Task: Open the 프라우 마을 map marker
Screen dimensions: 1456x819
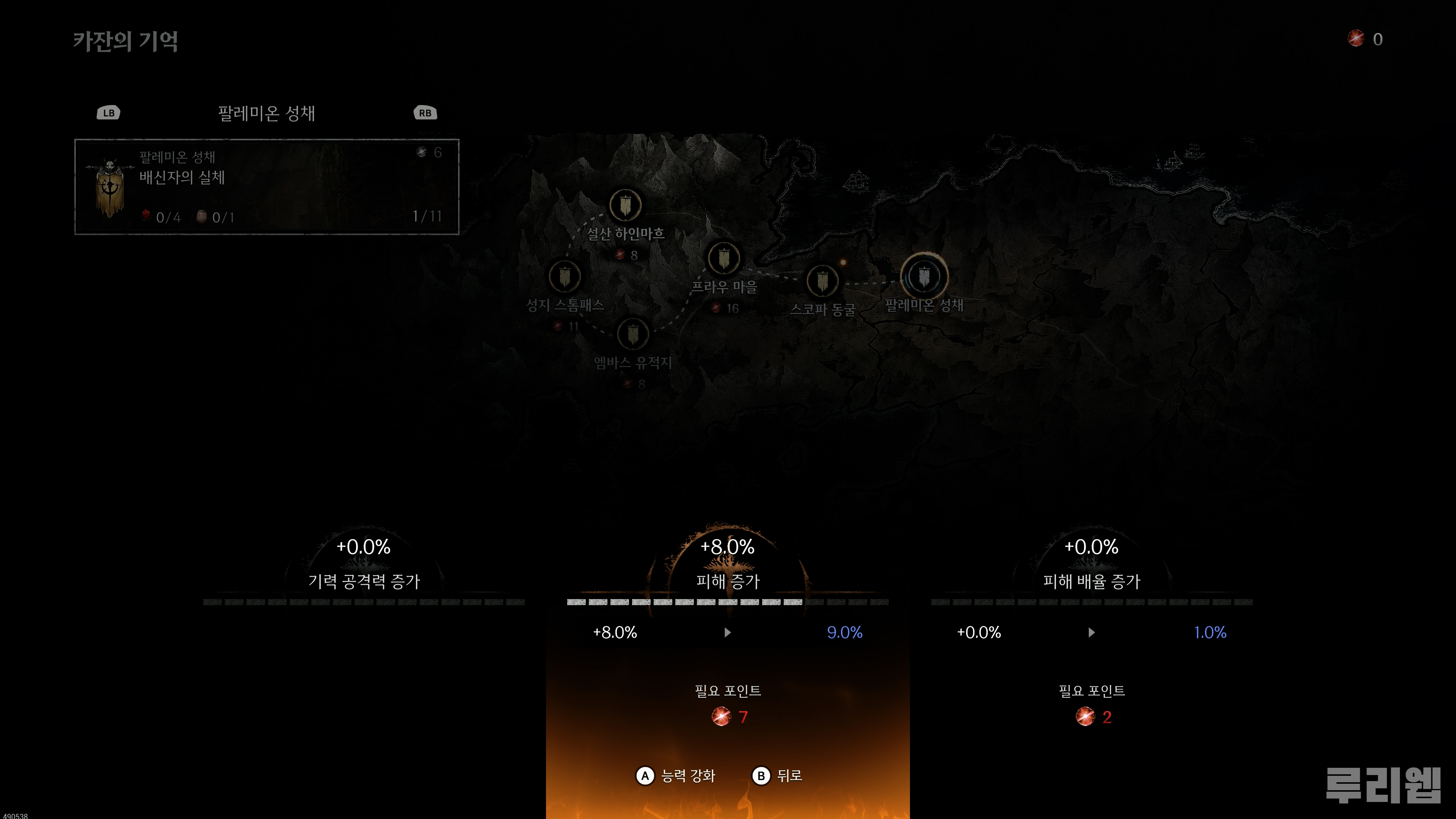Action: click(723, 258)
